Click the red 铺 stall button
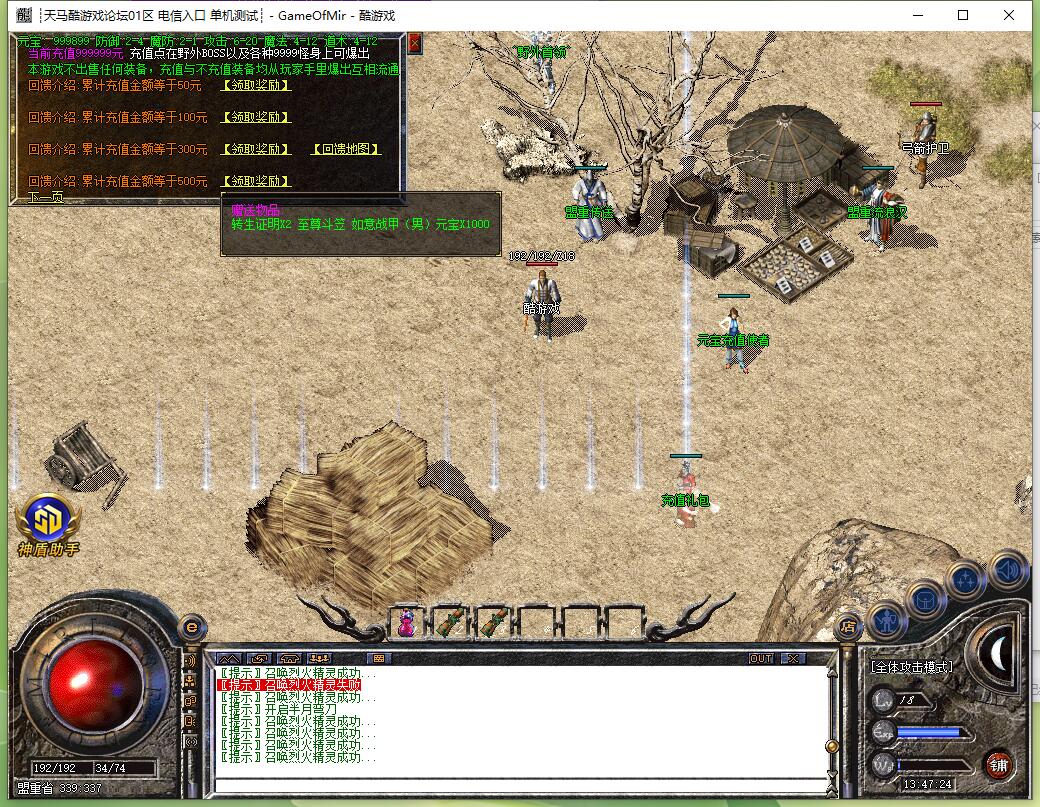 click(998, 765)
